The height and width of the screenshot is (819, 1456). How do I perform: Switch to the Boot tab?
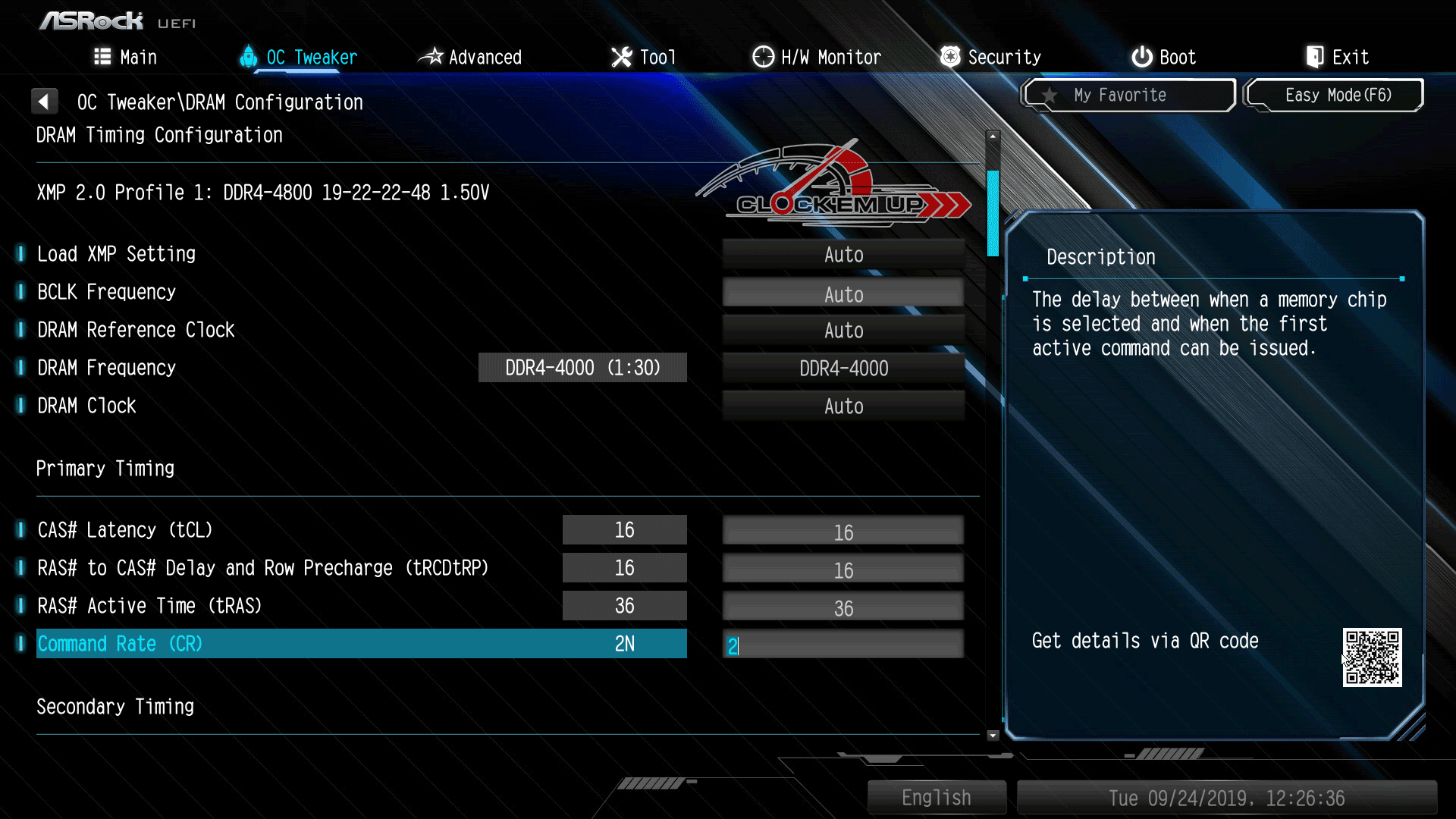[x=1163, y=57]
